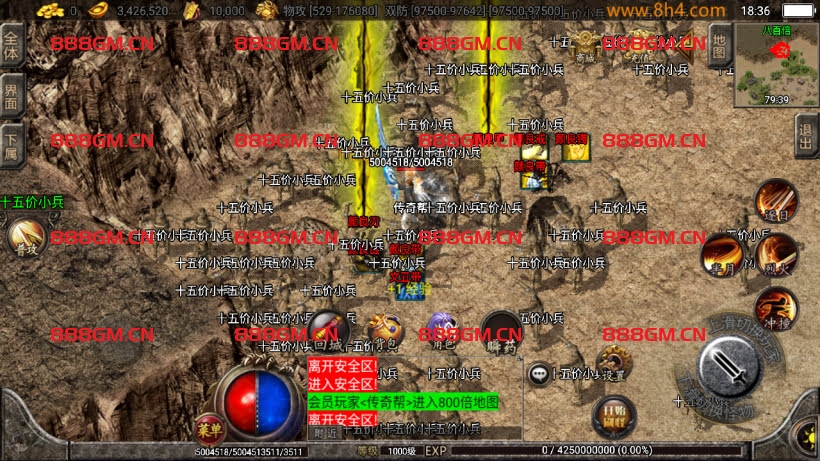Select the 界面 side button

pos(12,96)
